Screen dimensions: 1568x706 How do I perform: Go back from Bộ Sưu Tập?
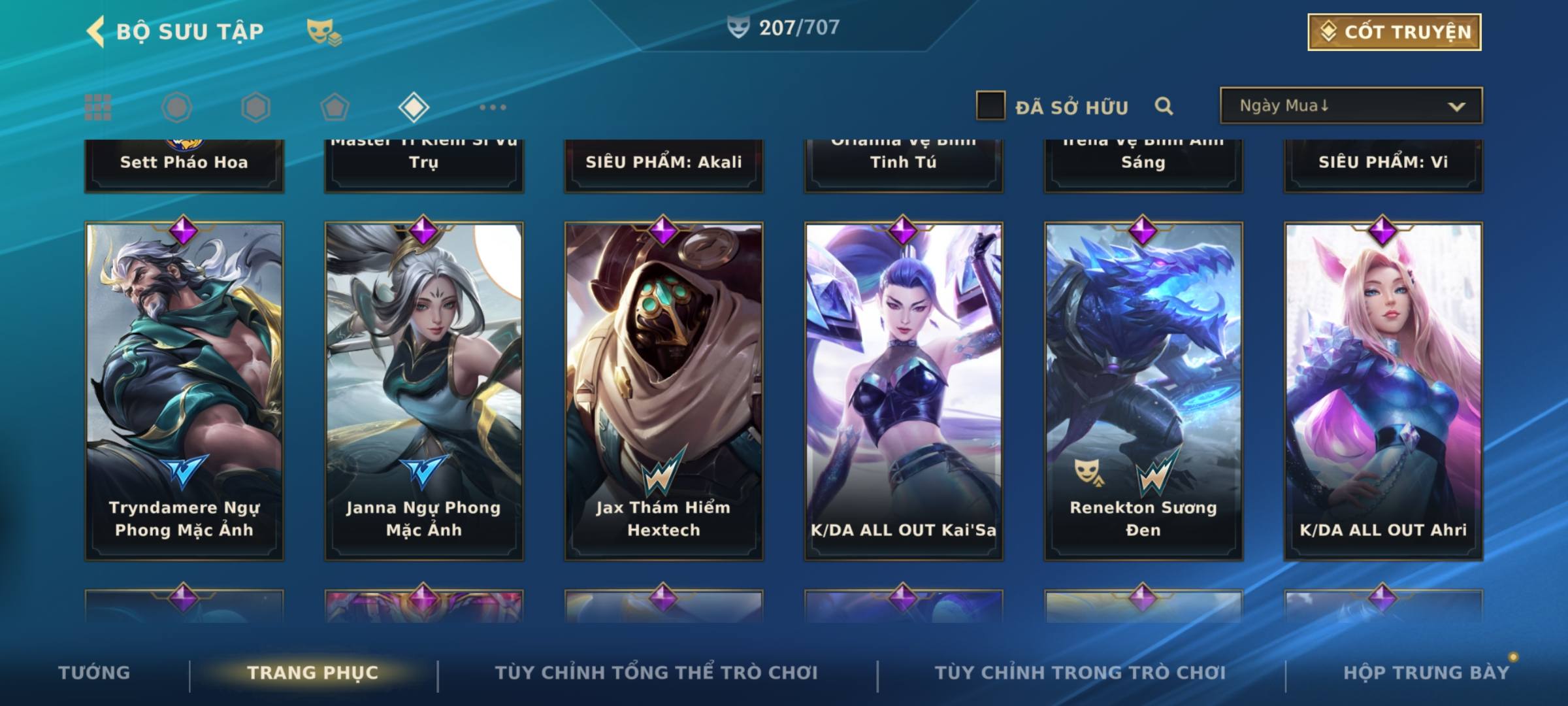(97, 31)
